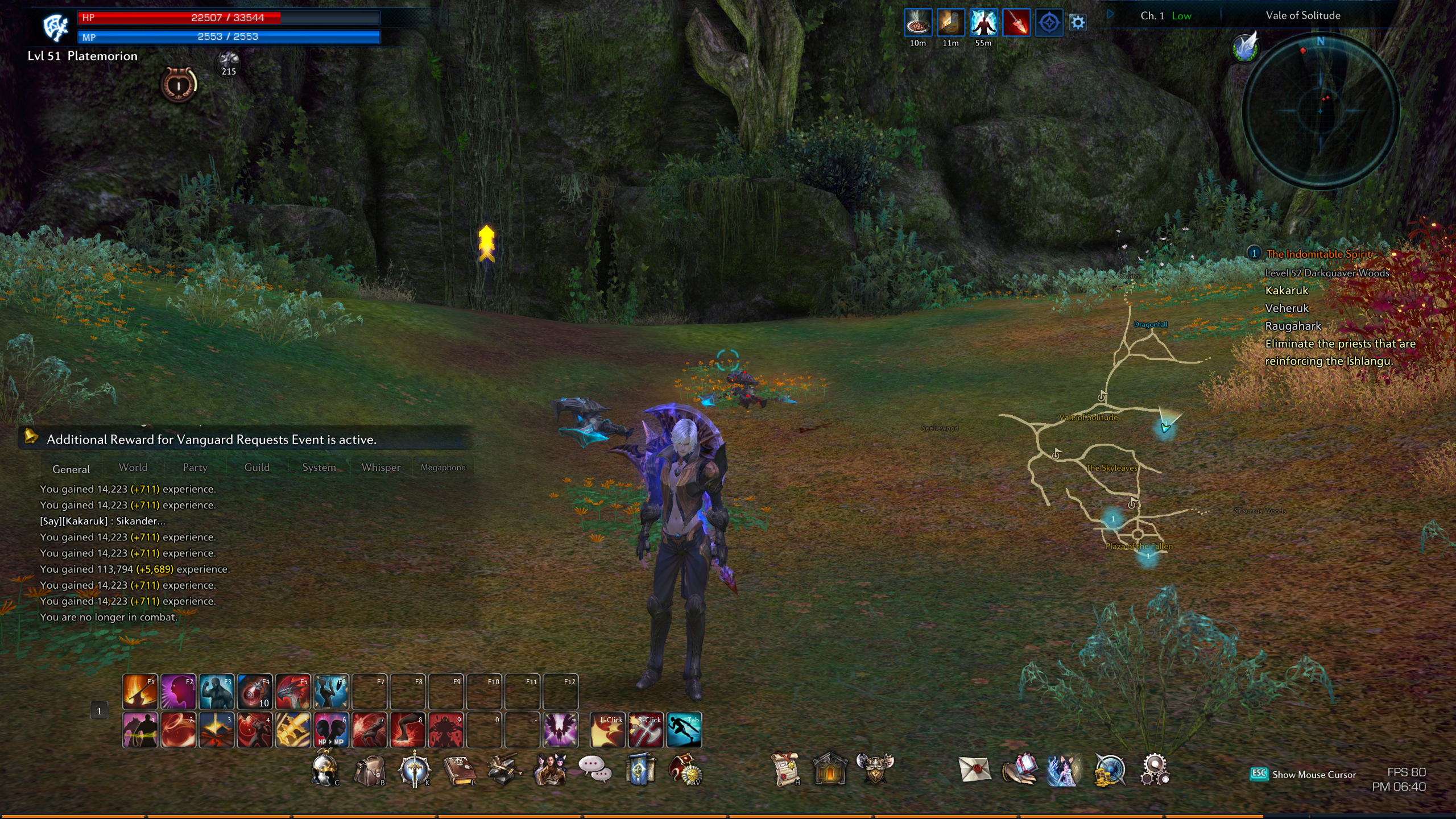The image size is (1456, 819).
Task: Activate the running figure Tab skill
Action: click(684, 730)
